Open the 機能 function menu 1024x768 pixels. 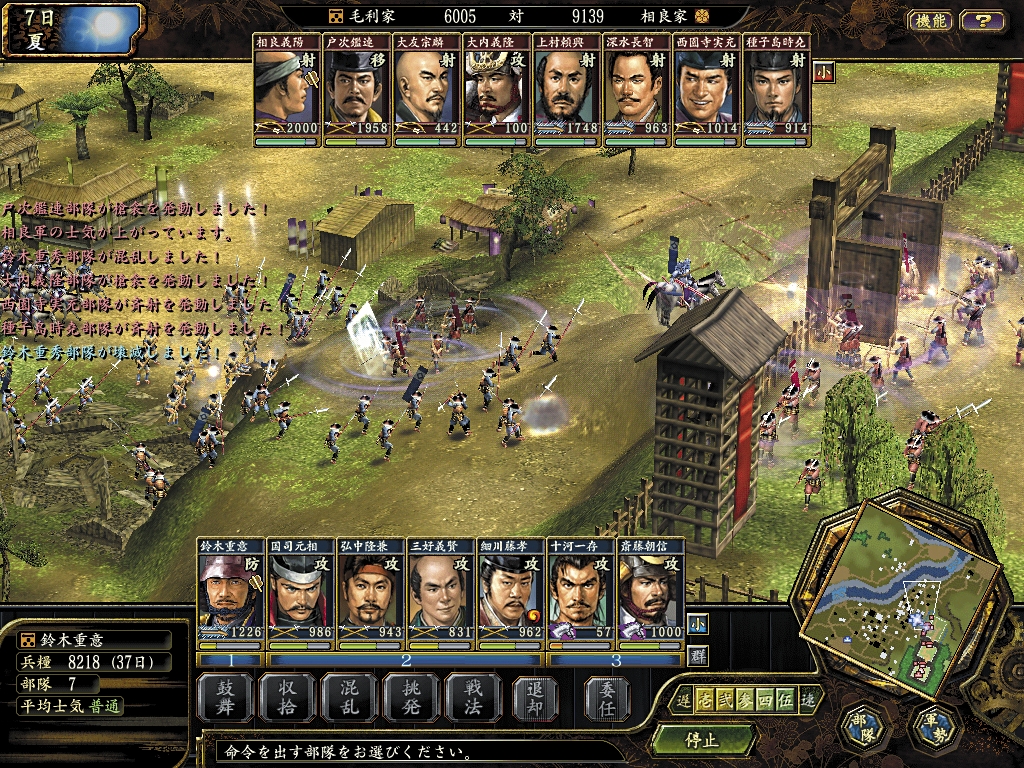(x=930, y=20)
